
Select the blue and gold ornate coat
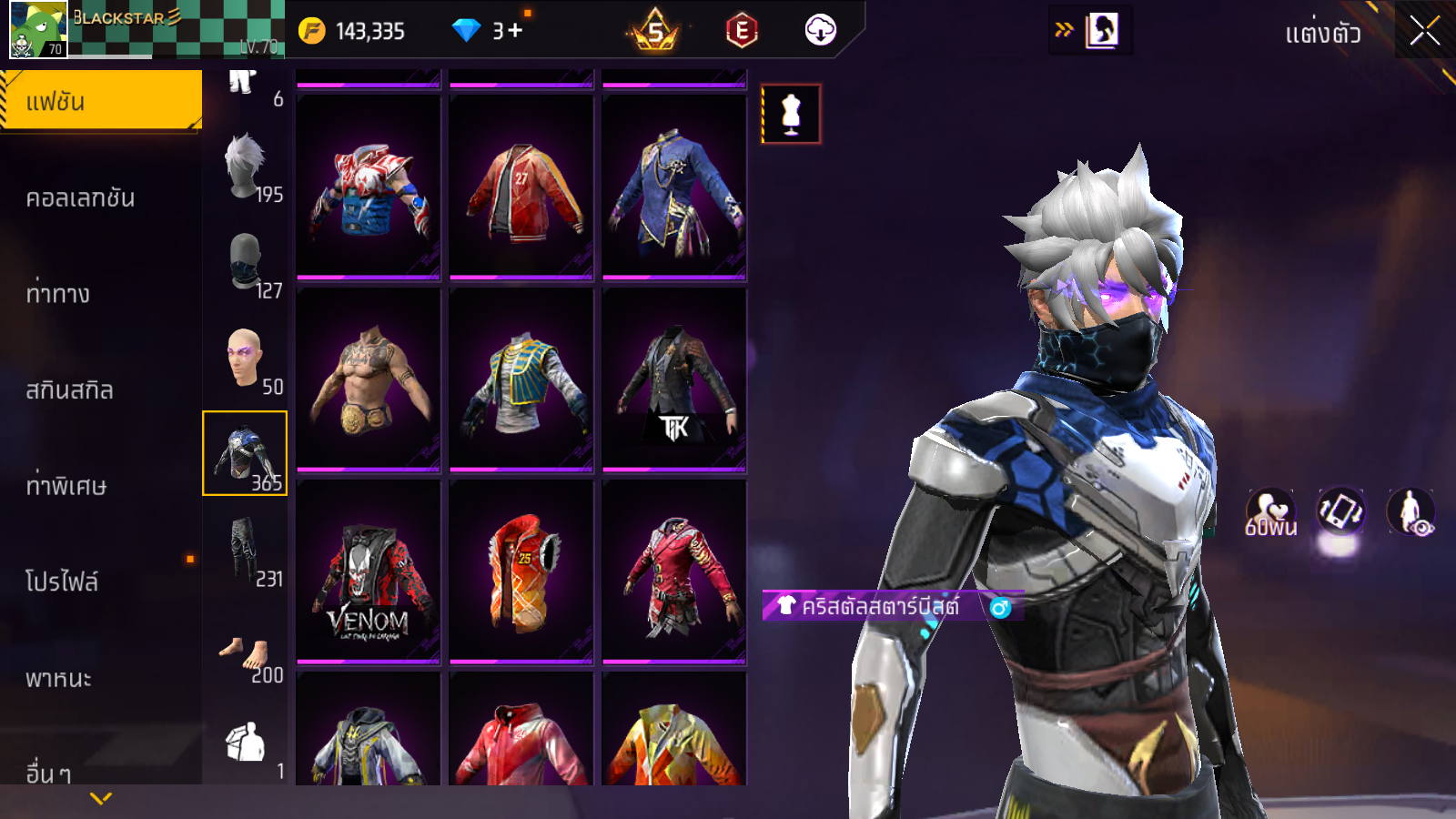click(x=674, y=188)
